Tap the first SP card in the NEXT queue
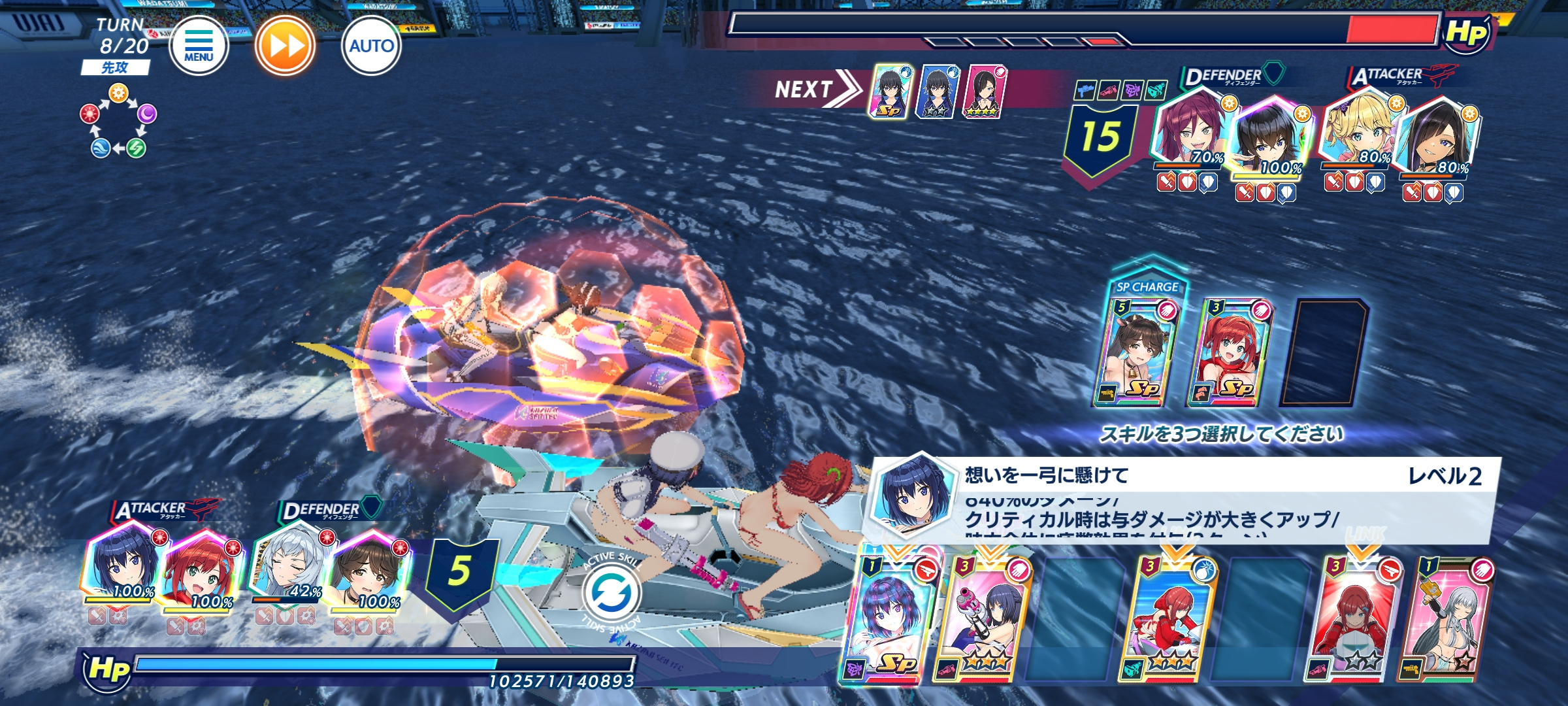Screen dimensions: 1568x706 [890, 92]
